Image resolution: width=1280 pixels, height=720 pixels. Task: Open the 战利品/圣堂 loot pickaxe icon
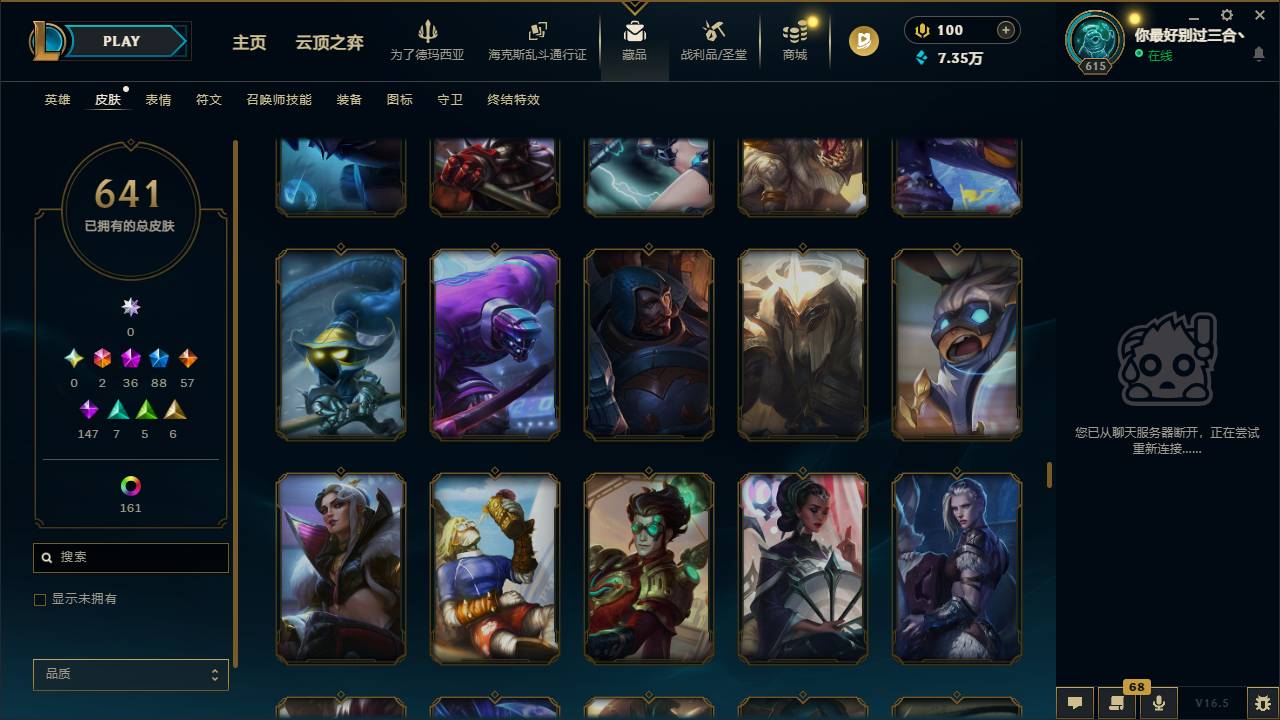713,31
